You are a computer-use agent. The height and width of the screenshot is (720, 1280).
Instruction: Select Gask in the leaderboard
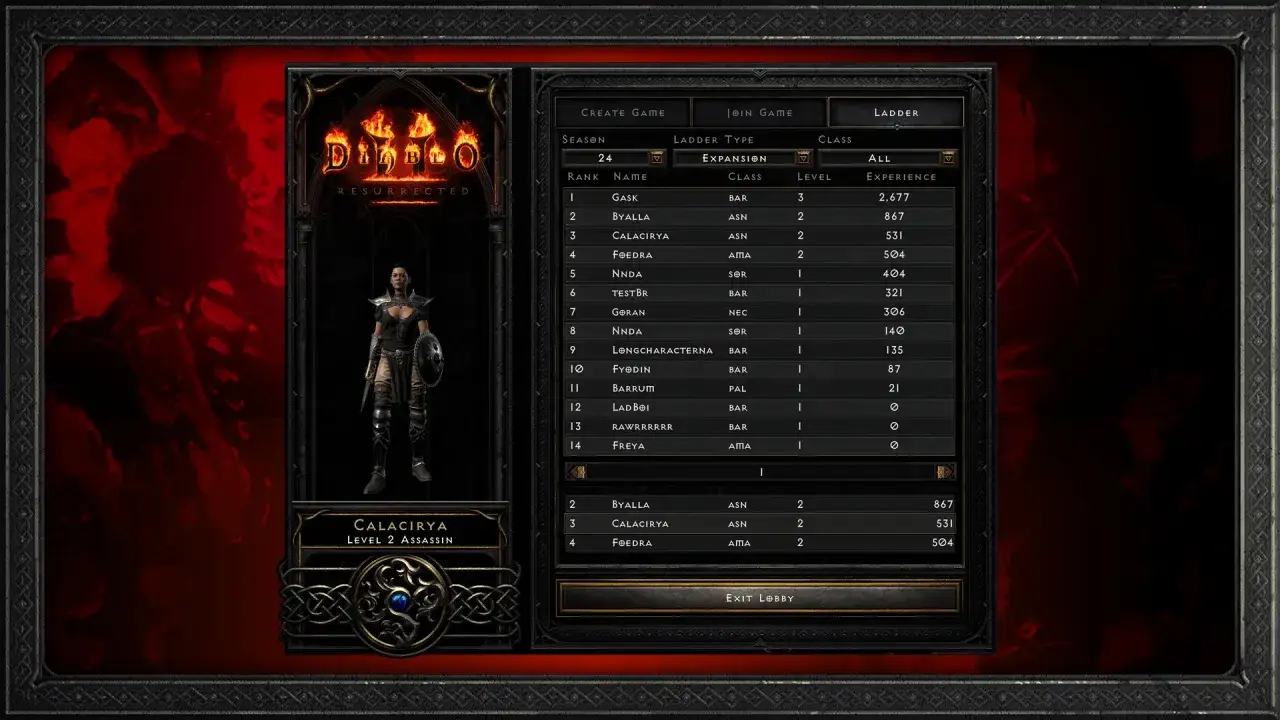point(760,197)
